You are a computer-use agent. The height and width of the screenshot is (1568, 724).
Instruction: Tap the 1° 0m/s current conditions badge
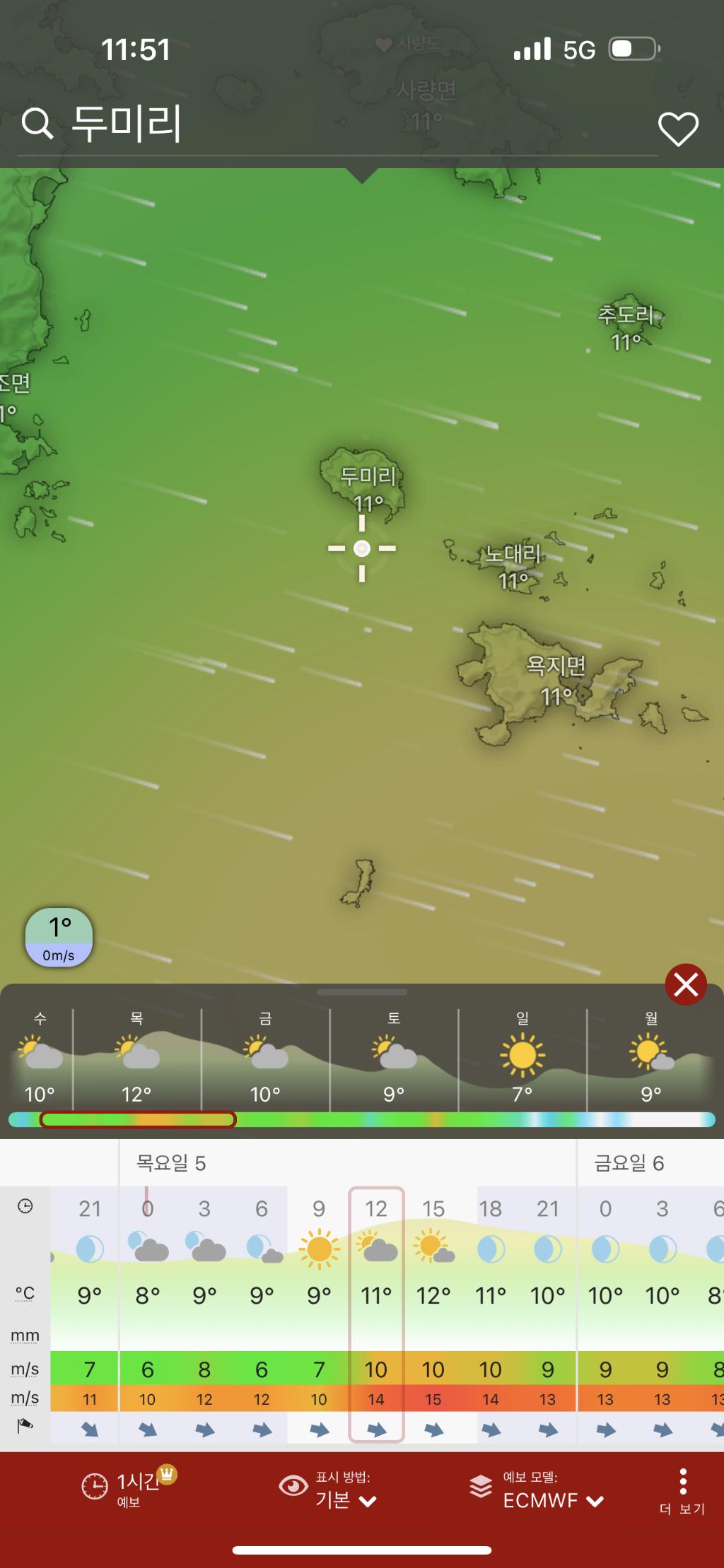click(59, 938)
